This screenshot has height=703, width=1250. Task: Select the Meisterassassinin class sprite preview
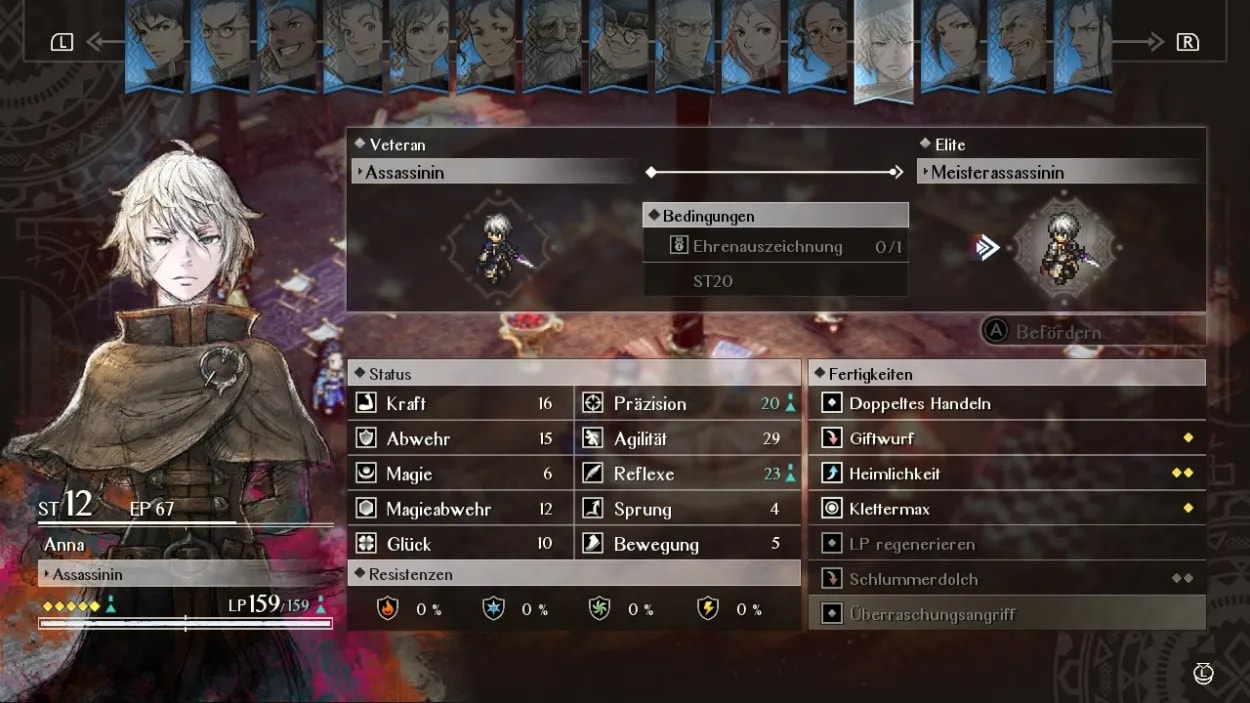click(x=1064, y=247)
